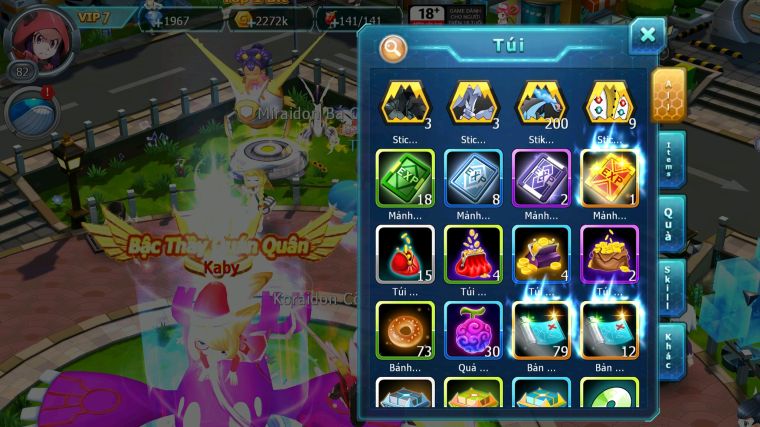Image resolution: width=760 pixels, height=427 pixels.
Task: Open the blue whale icon with alert
Action: click(x=27, y=112)
